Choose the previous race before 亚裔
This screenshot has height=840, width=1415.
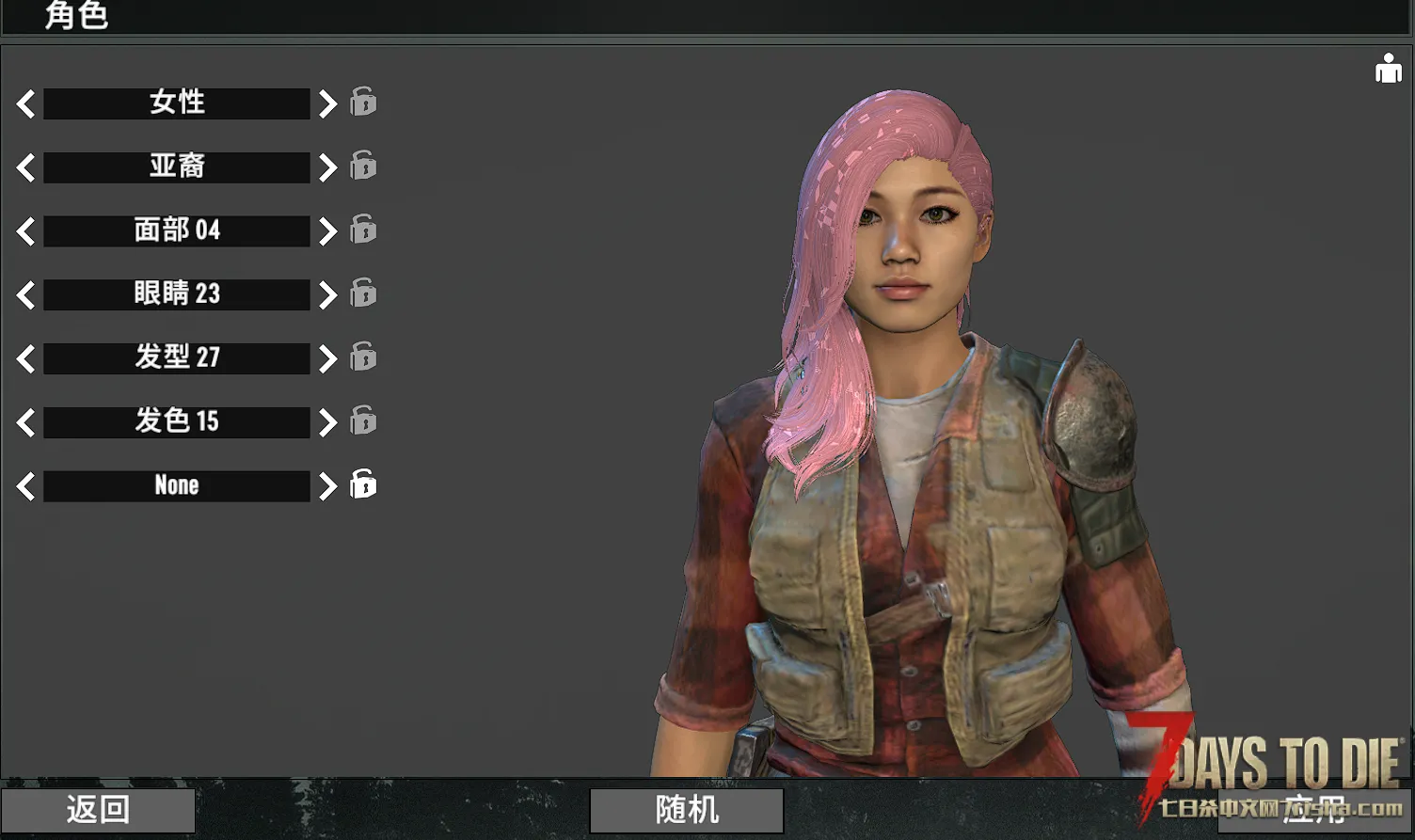point(26,167)
